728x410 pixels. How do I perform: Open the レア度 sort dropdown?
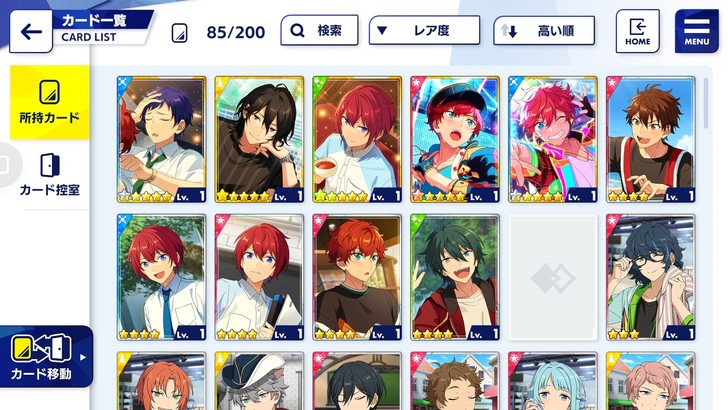click(425, 31)
